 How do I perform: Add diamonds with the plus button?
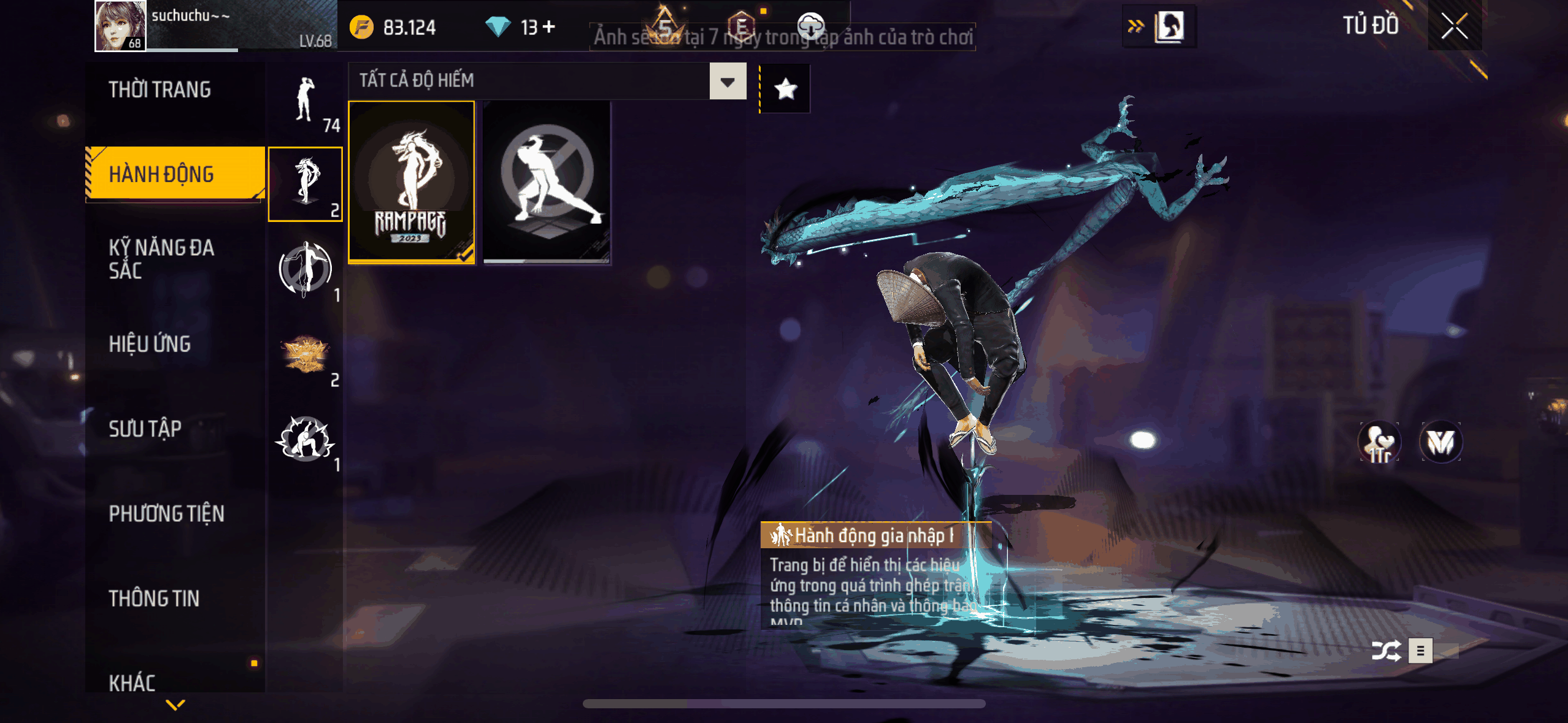549,27
